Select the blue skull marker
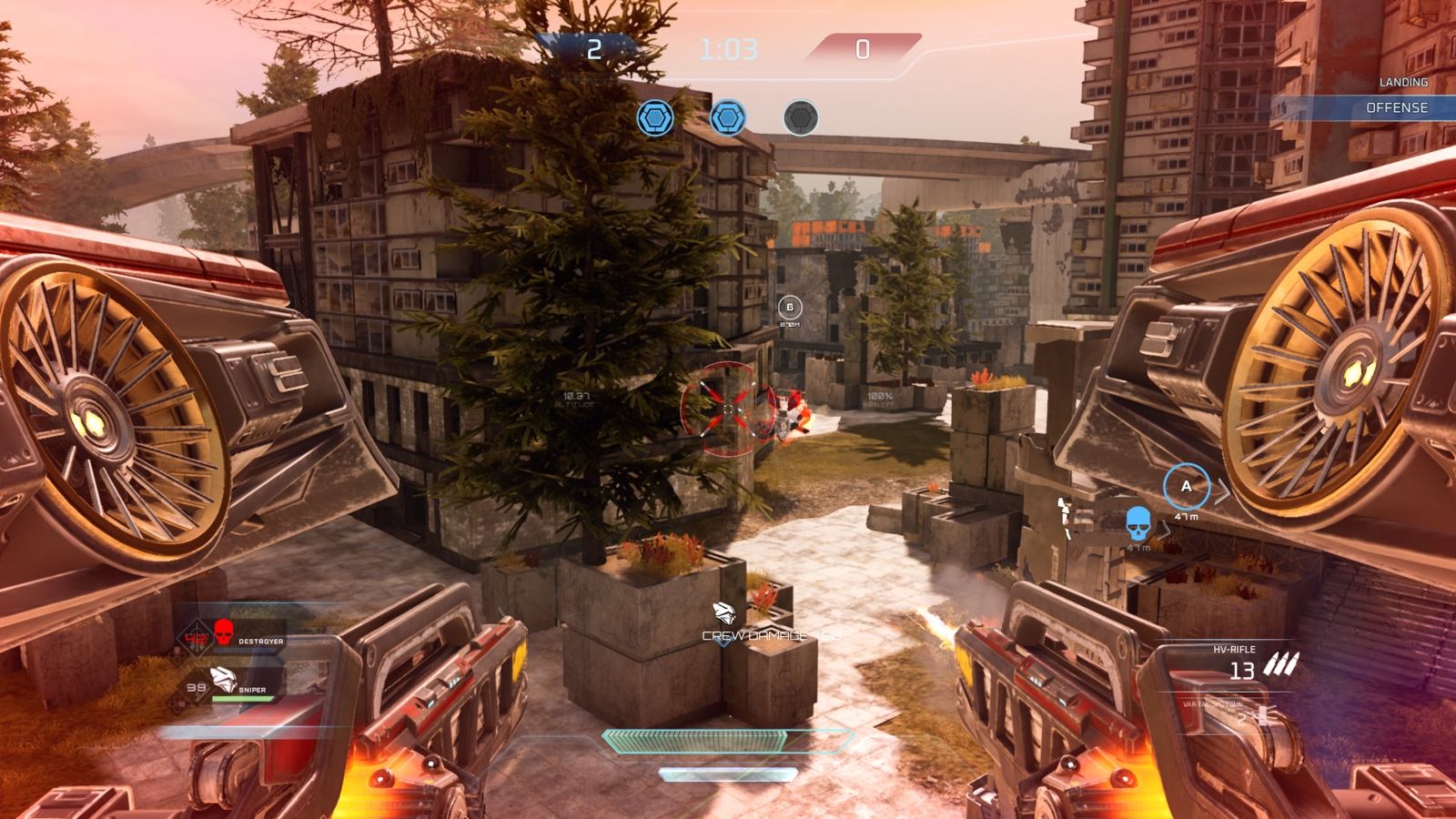This screenshot has width=1456, height=819. click(1137, 523)
